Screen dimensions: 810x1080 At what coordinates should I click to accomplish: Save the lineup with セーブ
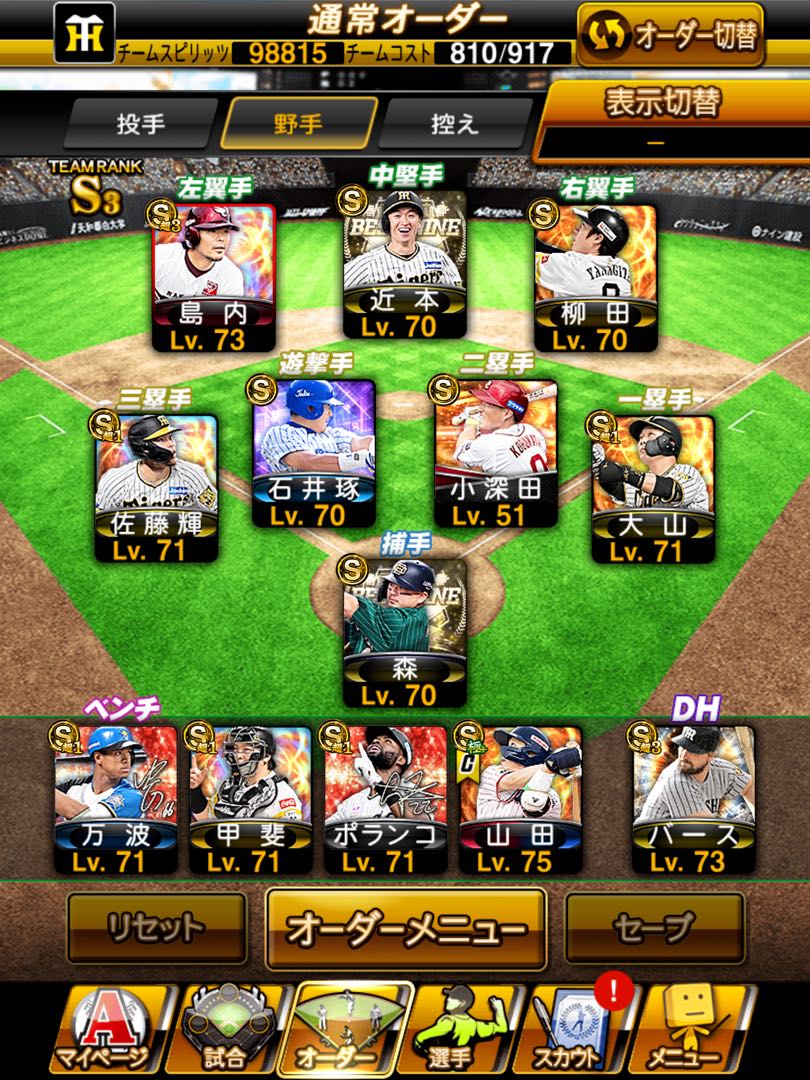(x=654, y=928)
